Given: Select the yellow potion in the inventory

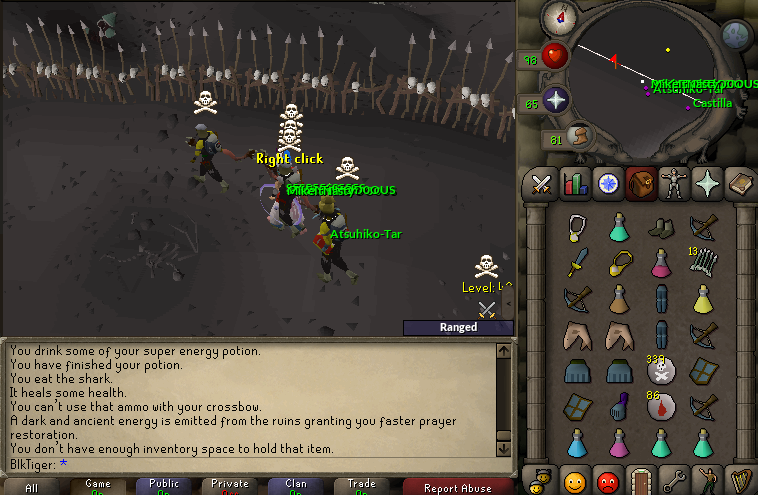Looking at the screenshot, I should click(x=705, y=298).
